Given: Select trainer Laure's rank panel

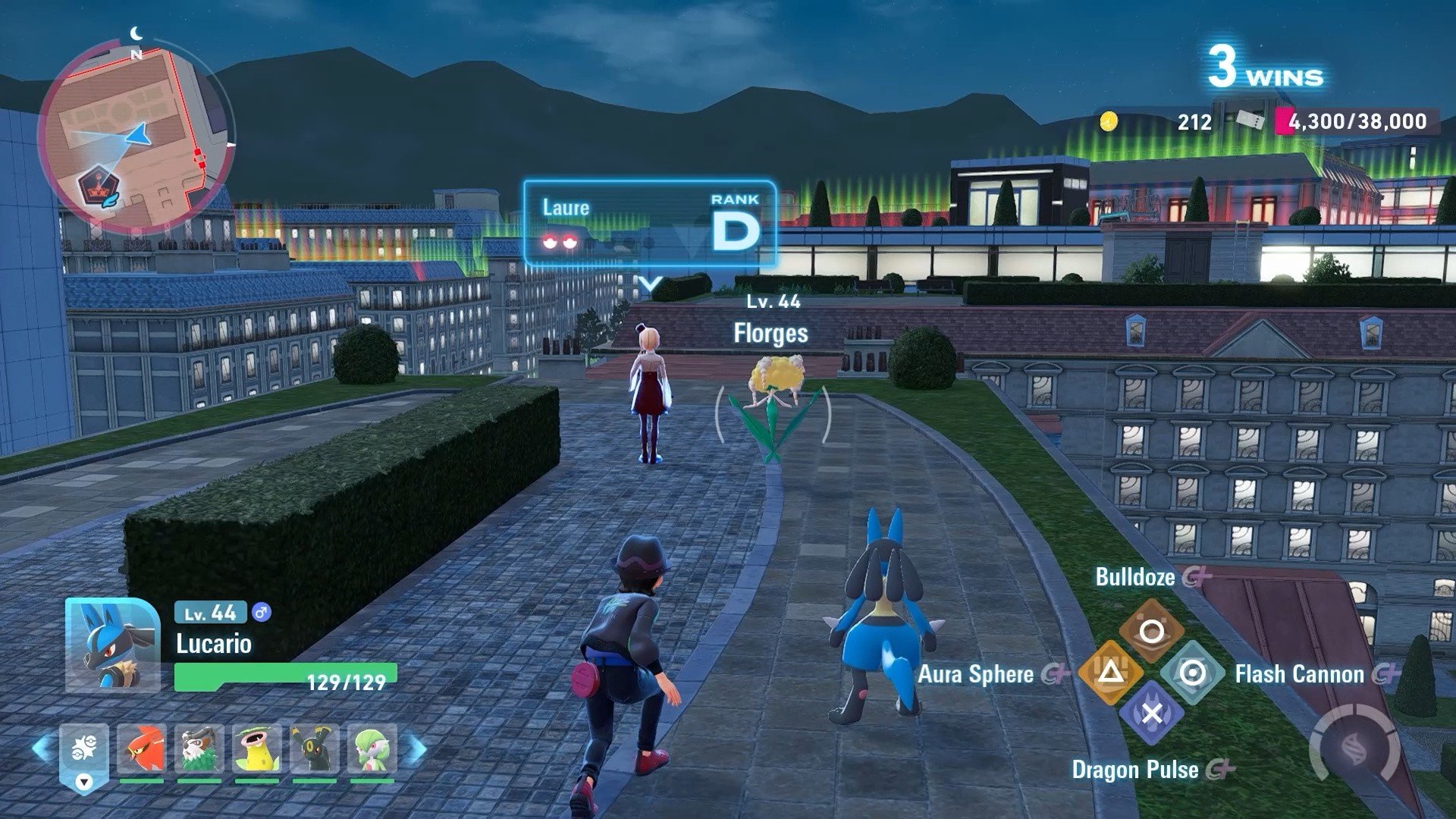Looking at the screenshot, I should pos(650,224).
